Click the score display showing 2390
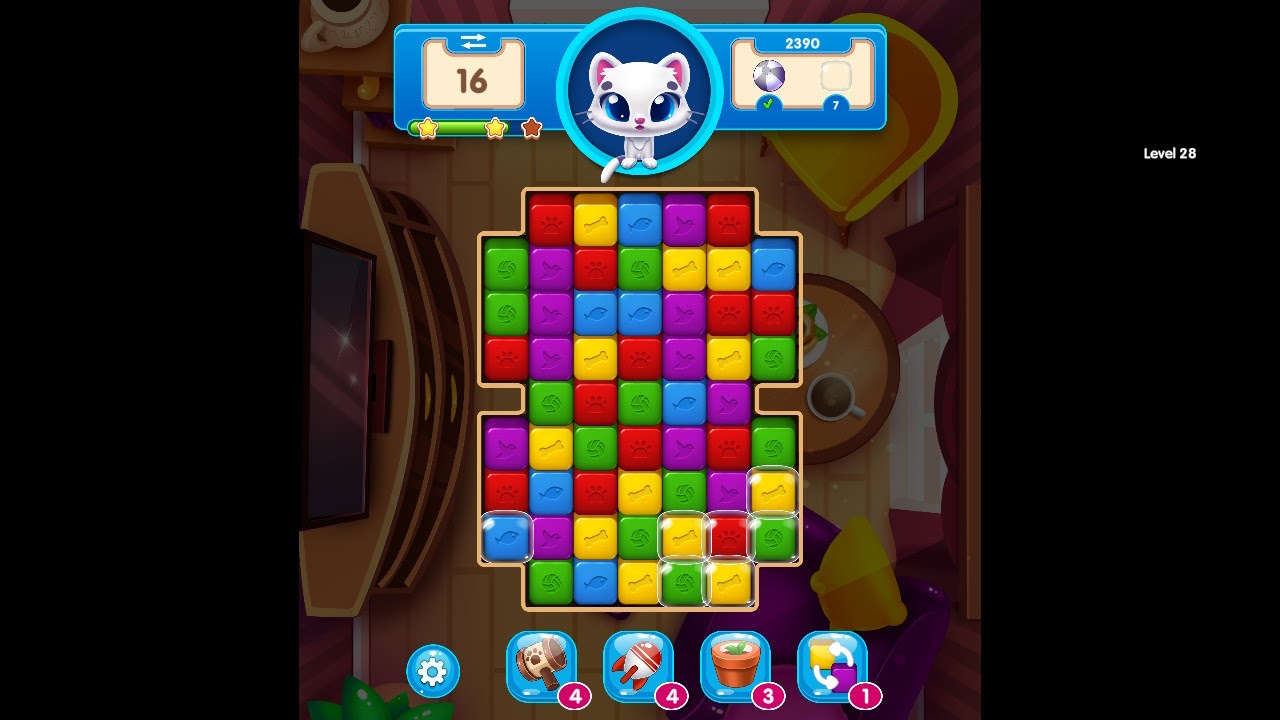The image size is (1280, 720). [803, 43]
